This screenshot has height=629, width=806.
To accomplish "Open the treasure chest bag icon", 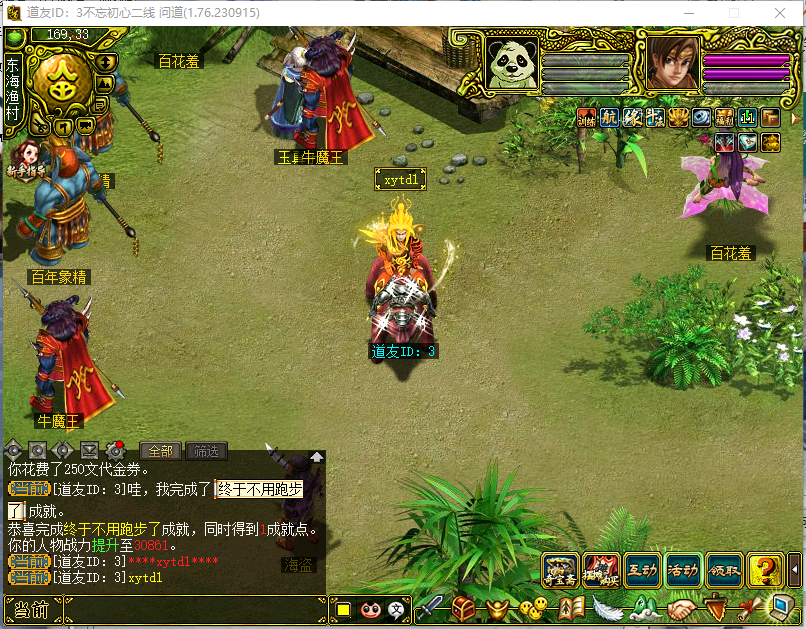I will click(463, 607).
